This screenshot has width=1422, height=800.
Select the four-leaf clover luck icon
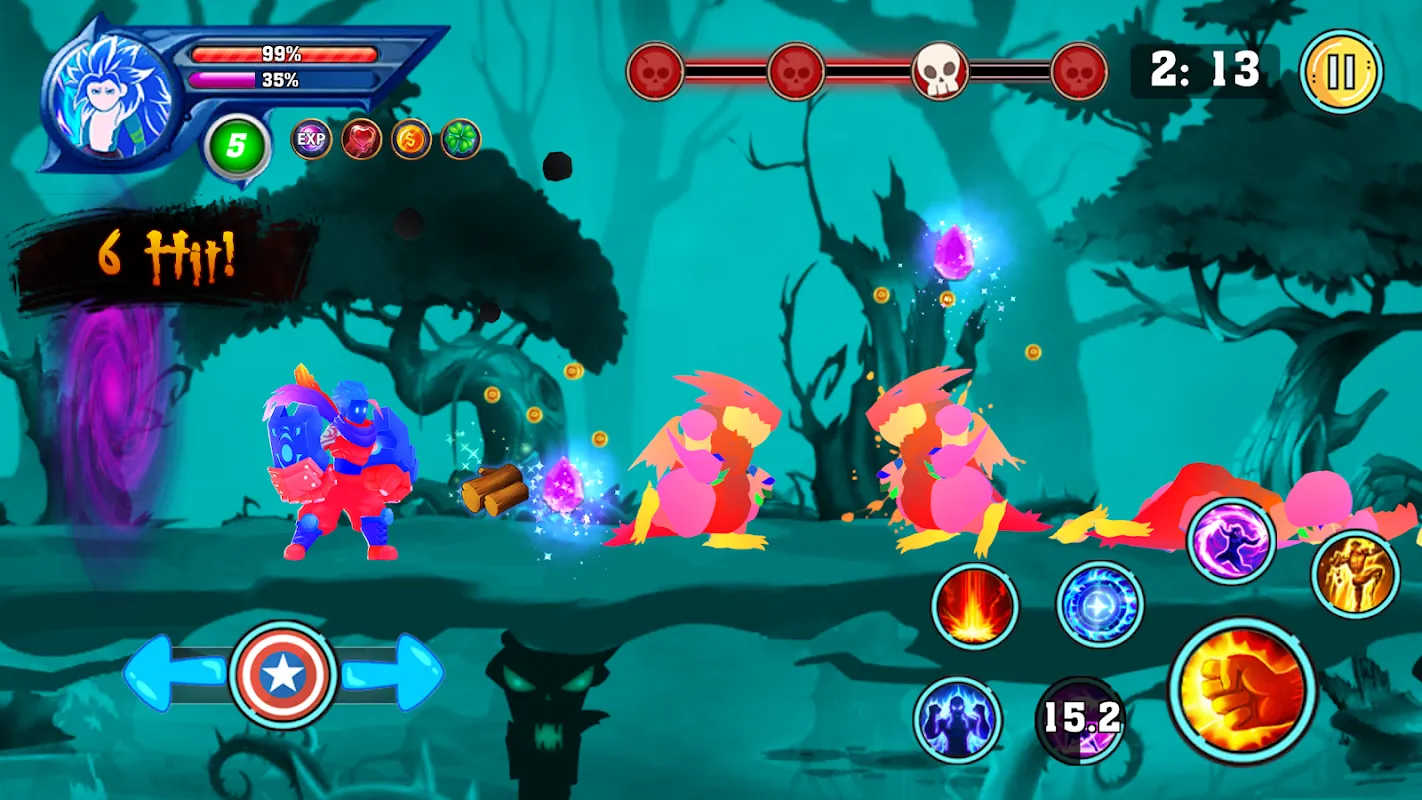[461, 139]
